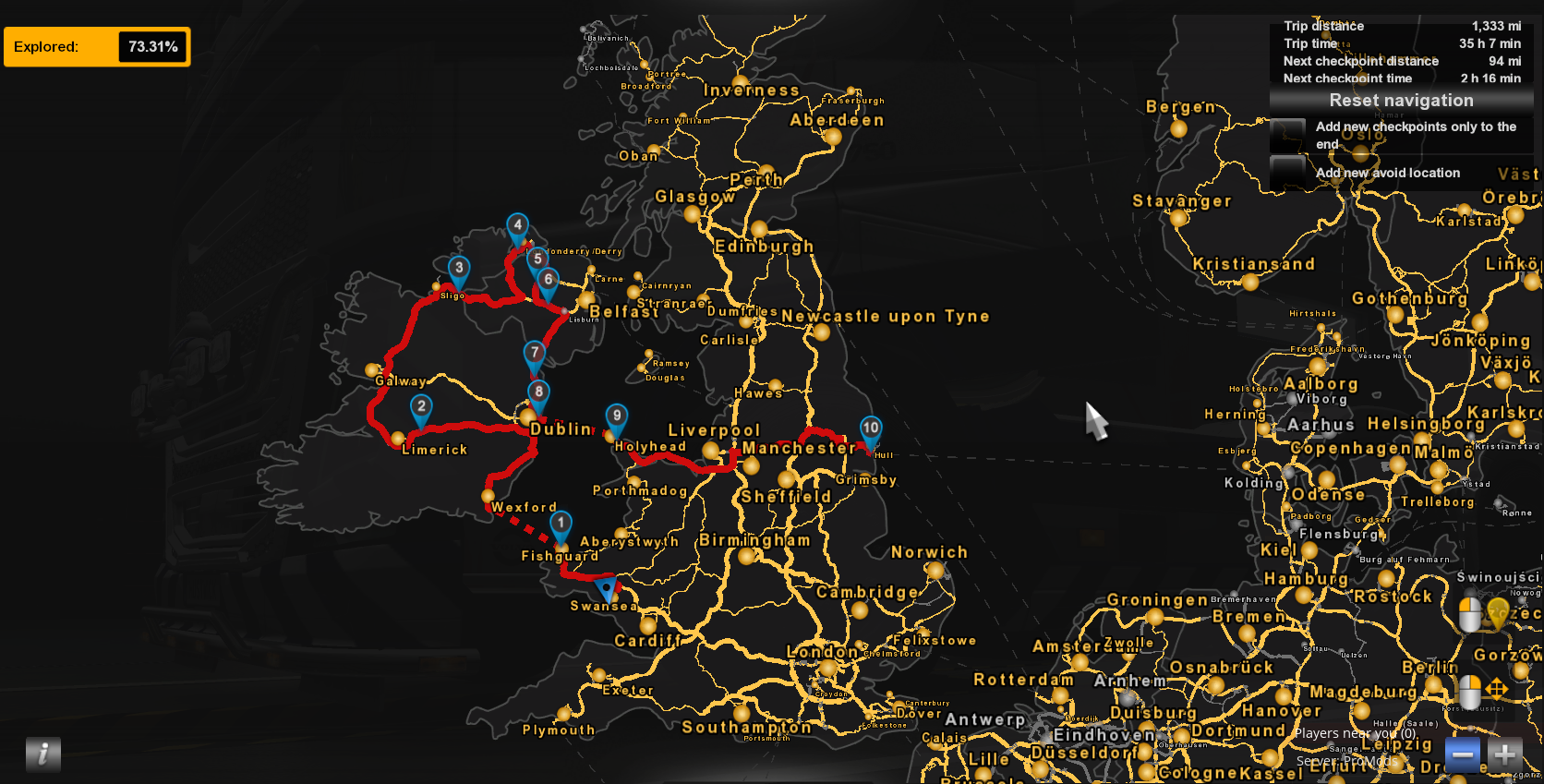Screen dimensions: 1544x784
Task: Select checkpoint marker 9 at Holyhead
Action: [617, 417]
